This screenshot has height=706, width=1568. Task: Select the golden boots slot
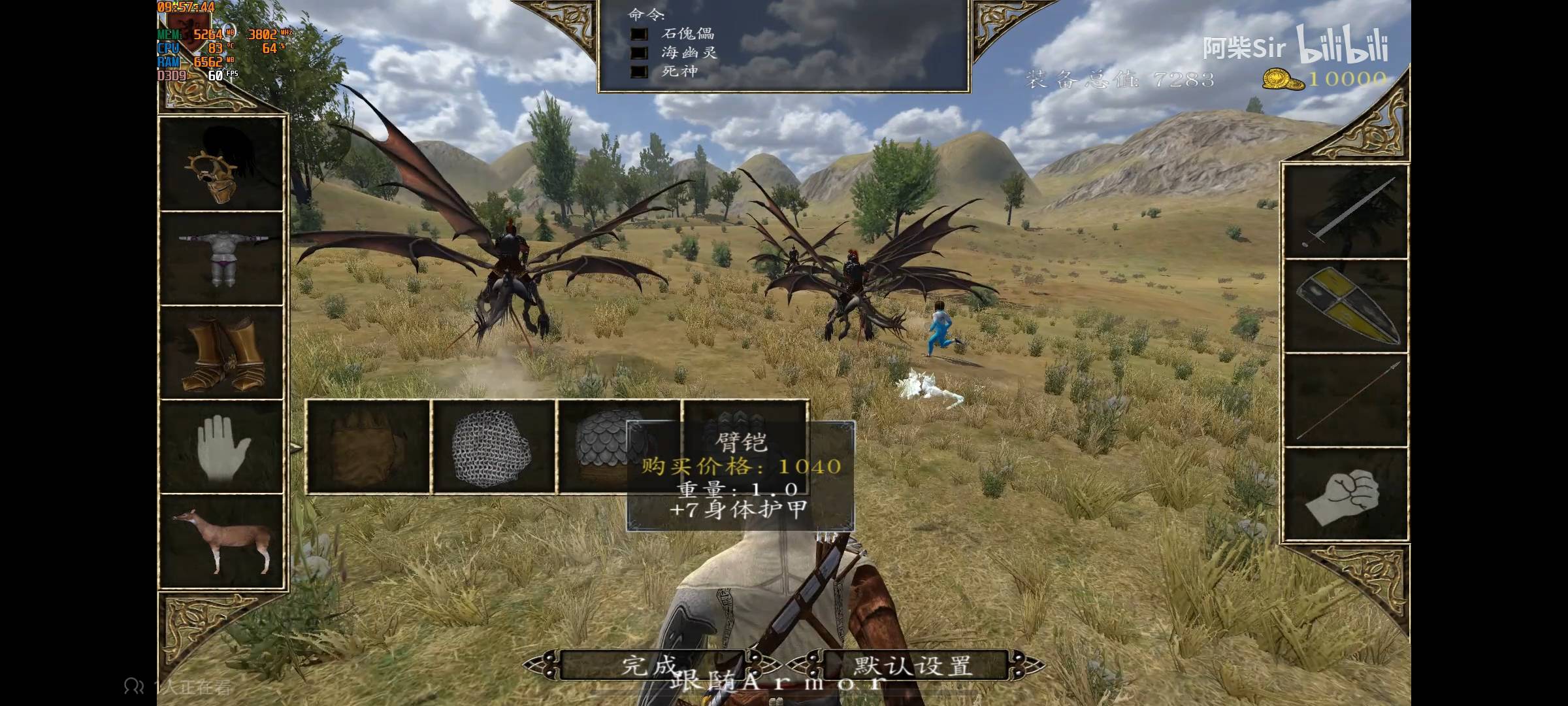(x=221, y=353)
